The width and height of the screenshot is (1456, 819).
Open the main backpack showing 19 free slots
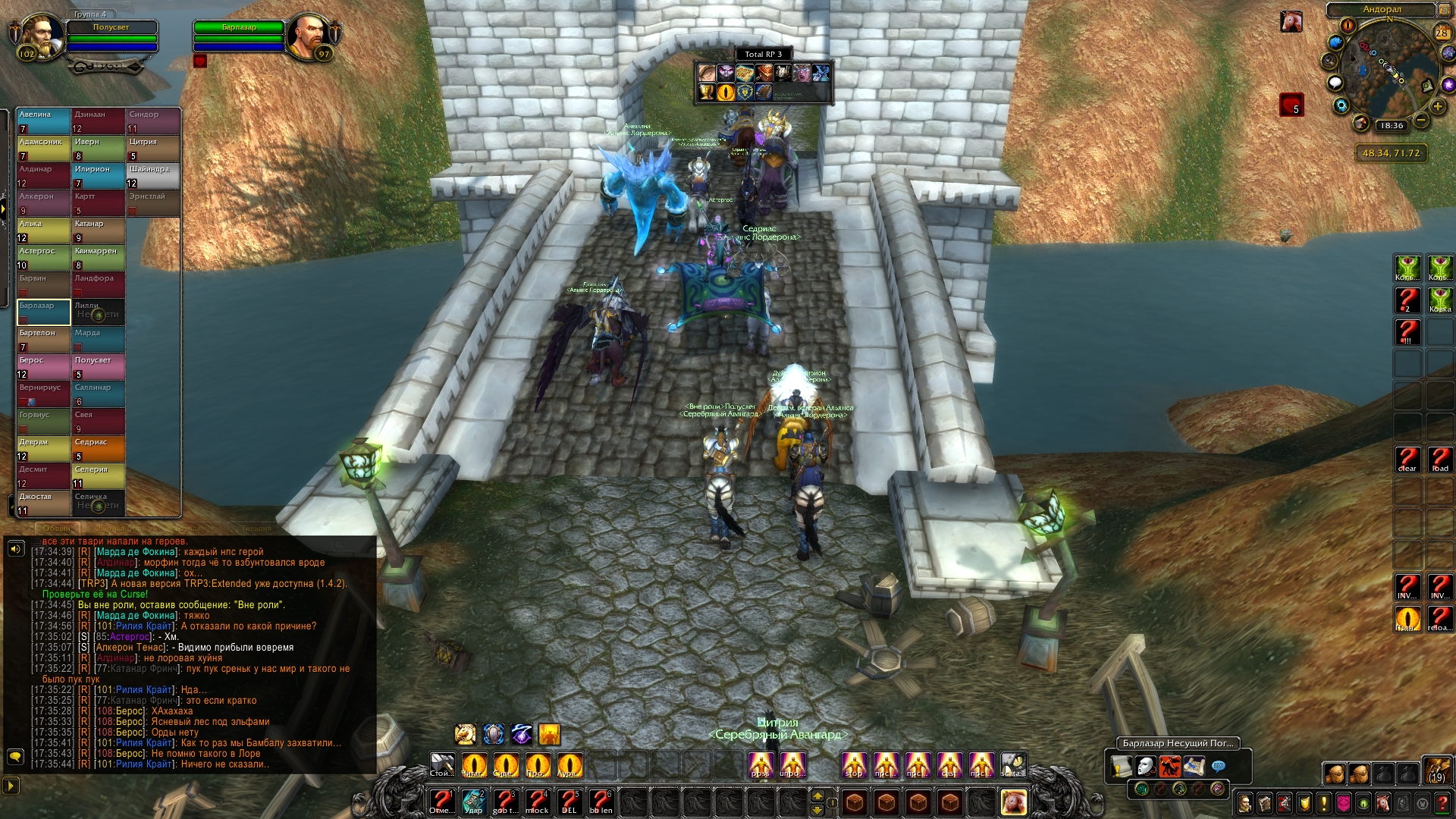[x=1436, y=770]
